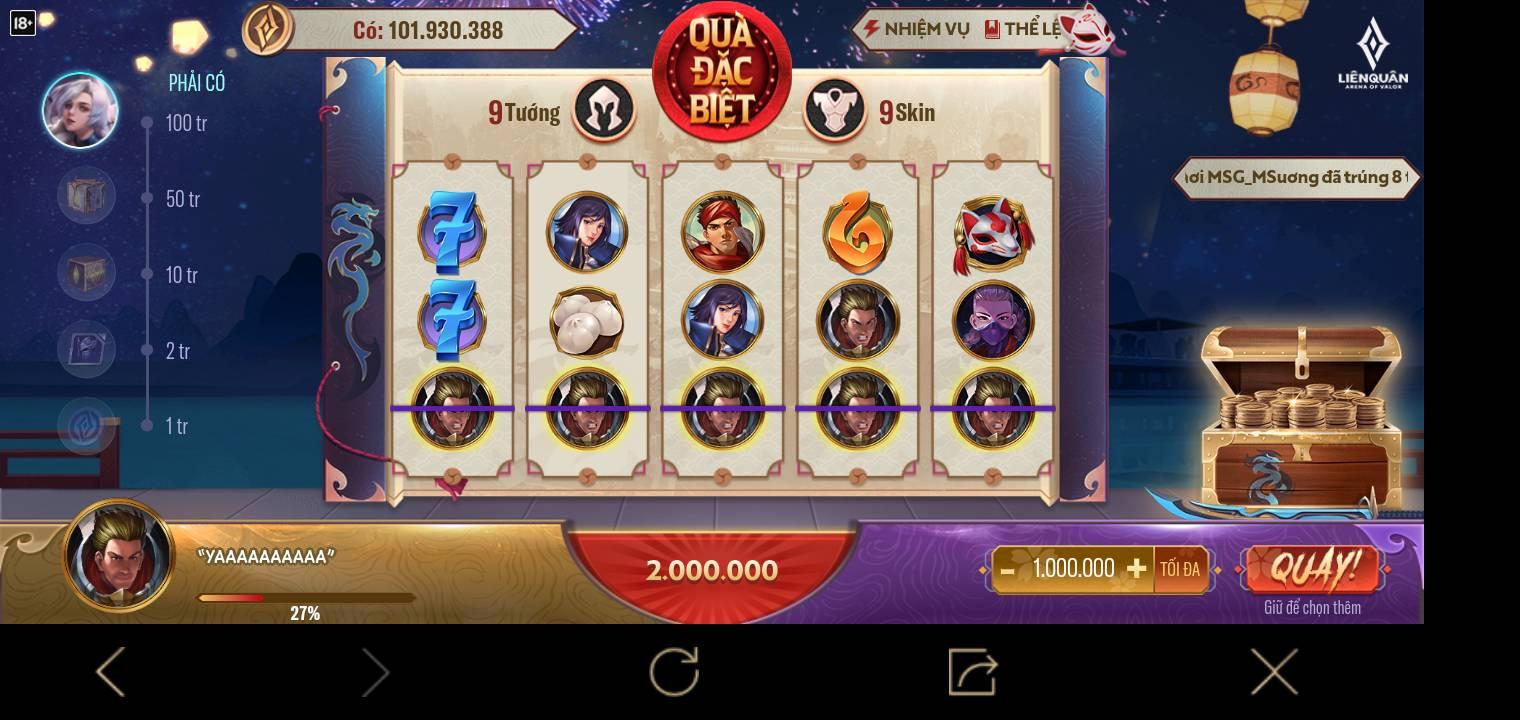This screenshot has width=1520, height=720.
Task: Click the gold currency icon beside the balance
Action: (x=268, y=29)
